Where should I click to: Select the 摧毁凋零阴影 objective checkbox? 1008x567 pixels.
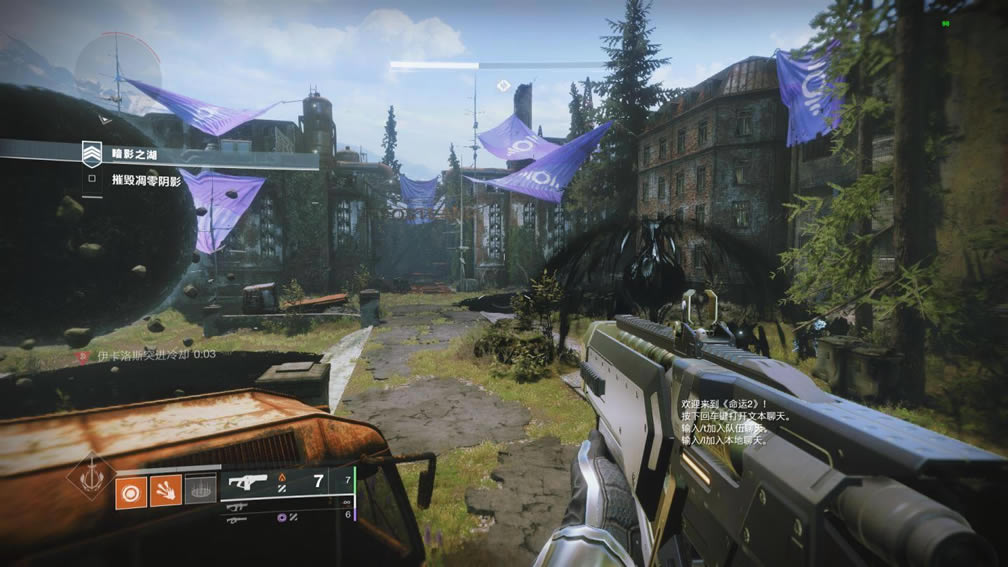(x=92, y=180)
